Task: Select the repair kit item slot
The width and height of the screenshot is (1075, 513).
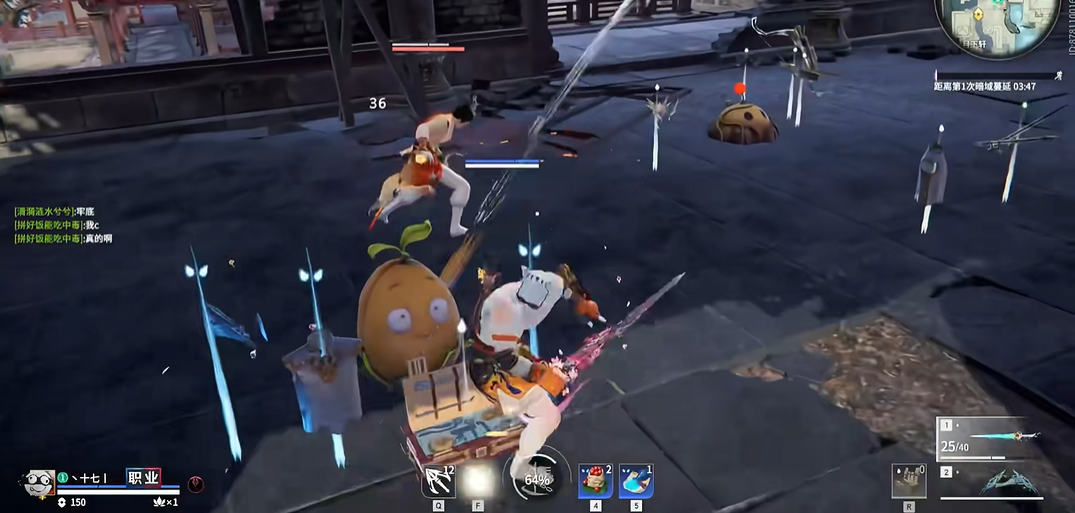Action: 909,481
